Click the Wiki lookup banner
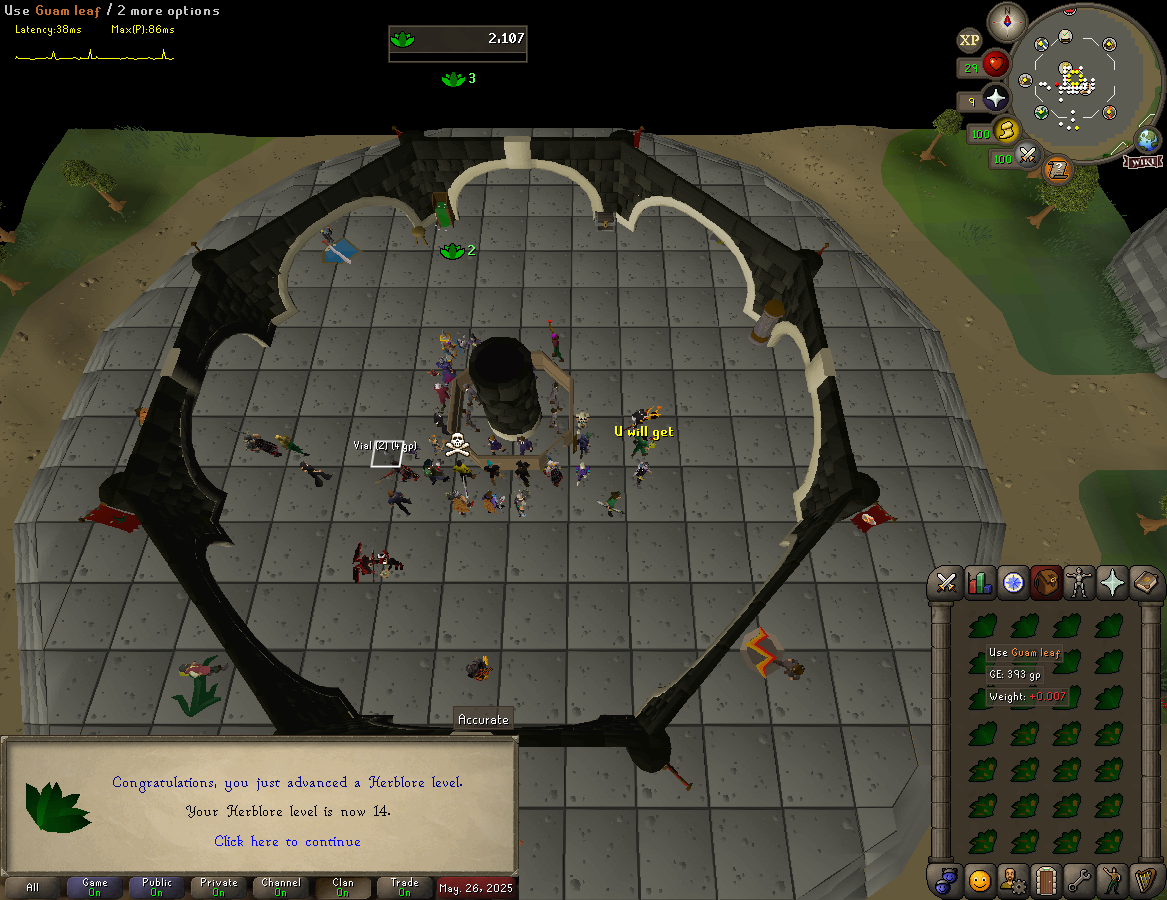1167x900 pixels. (1142, 162)
